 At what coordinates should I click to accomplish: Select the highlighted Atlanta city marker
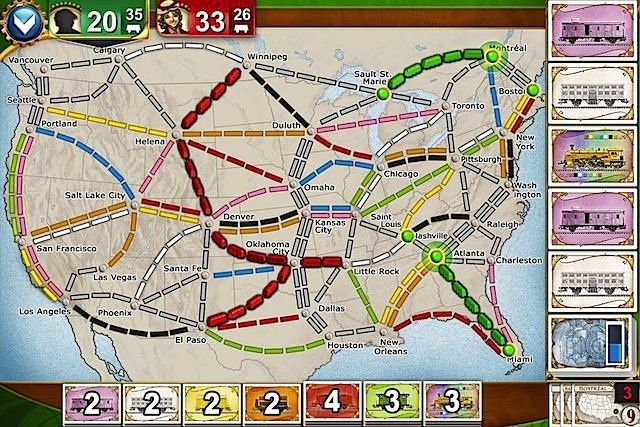[x=437, y=258]
